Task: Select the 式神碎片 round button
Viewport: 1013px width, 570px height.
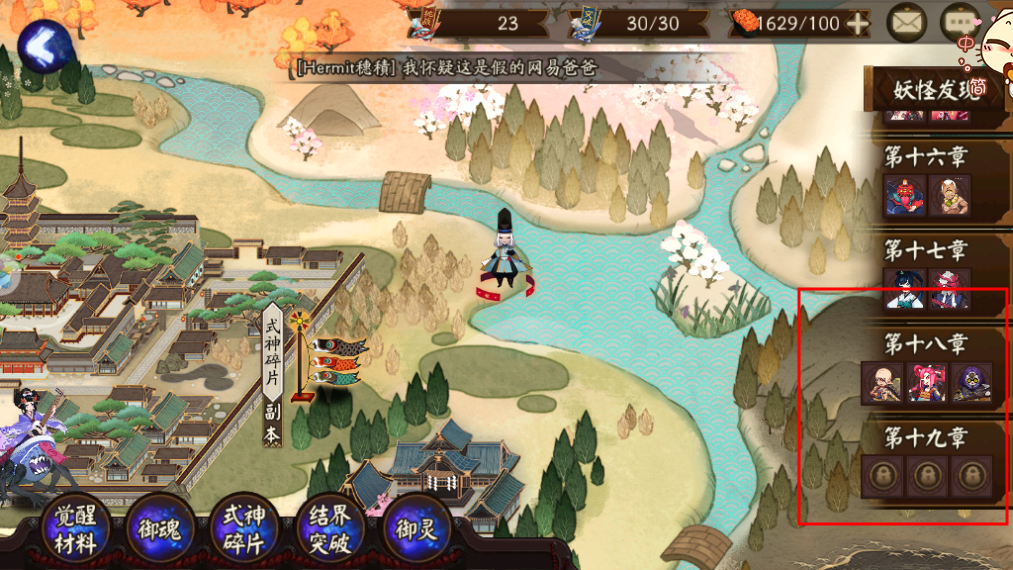Action: [x=246, y=530]
